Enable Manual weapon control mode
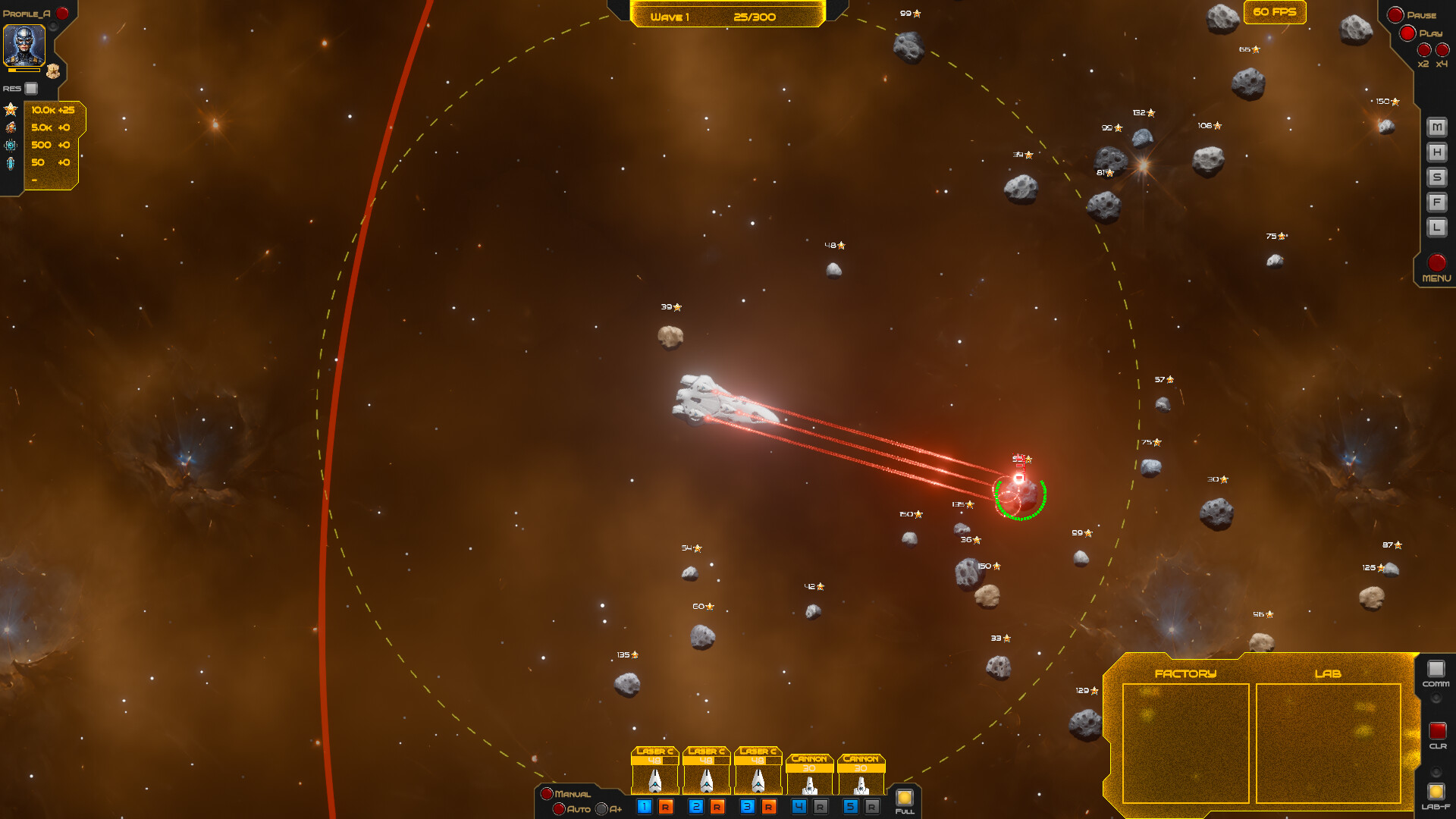The height and width of the screenshot is (819, 1456). (548, 793)
